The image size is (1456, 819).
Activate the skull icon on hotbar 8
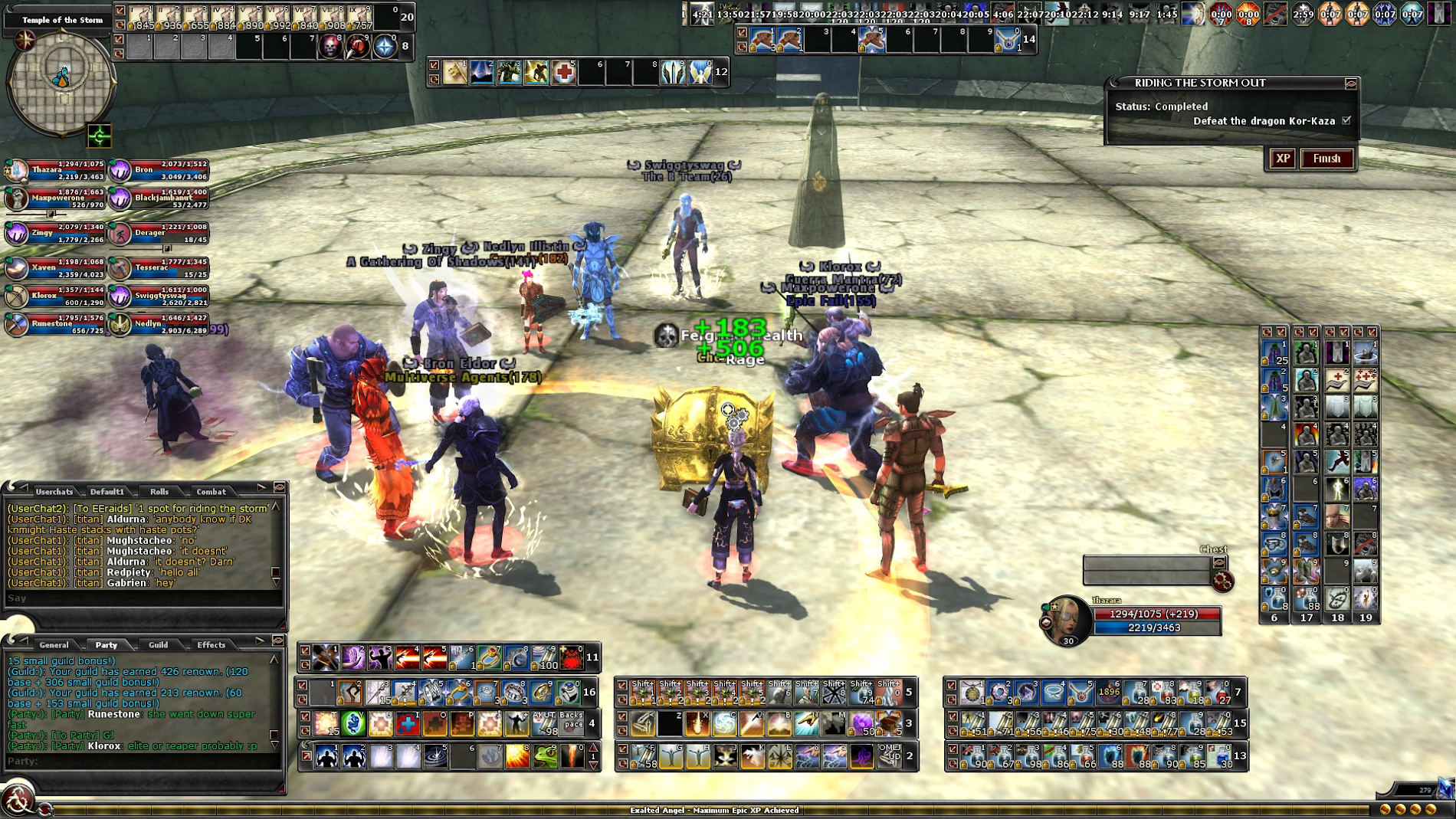[330, 47]
